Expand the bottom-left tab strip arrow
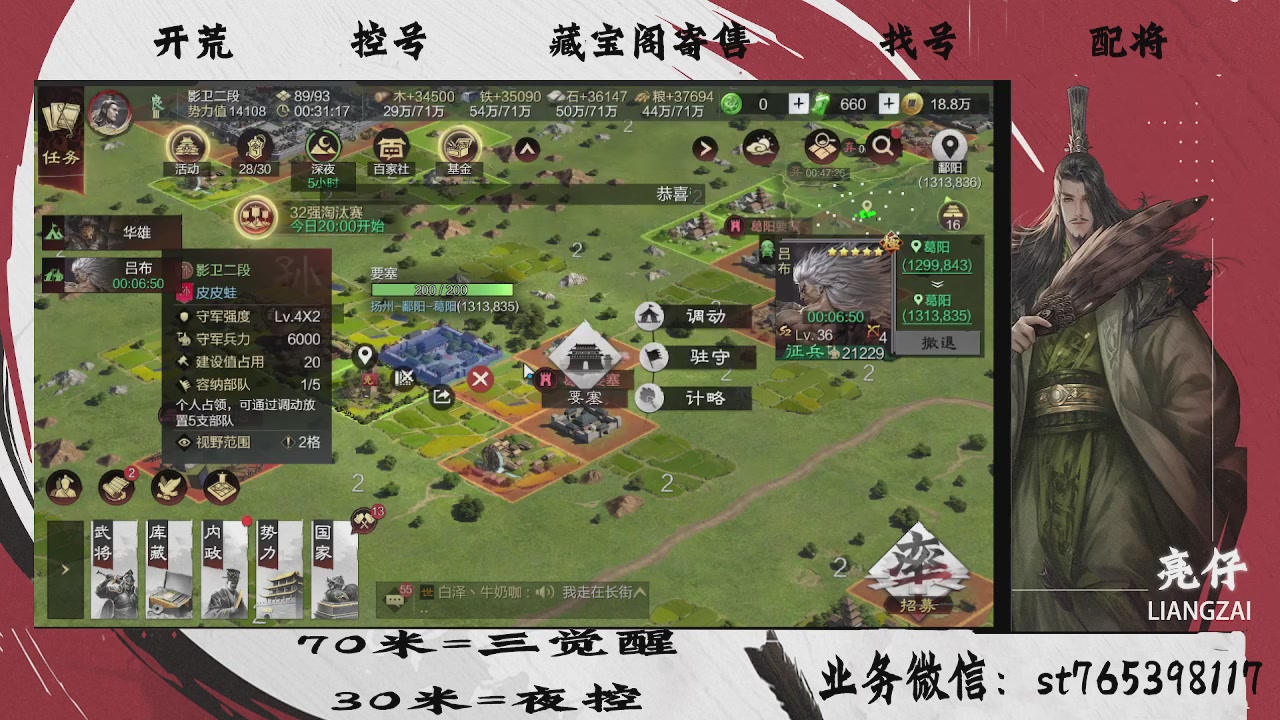Screen dimensions: 1280x720 tap(64, 567)
